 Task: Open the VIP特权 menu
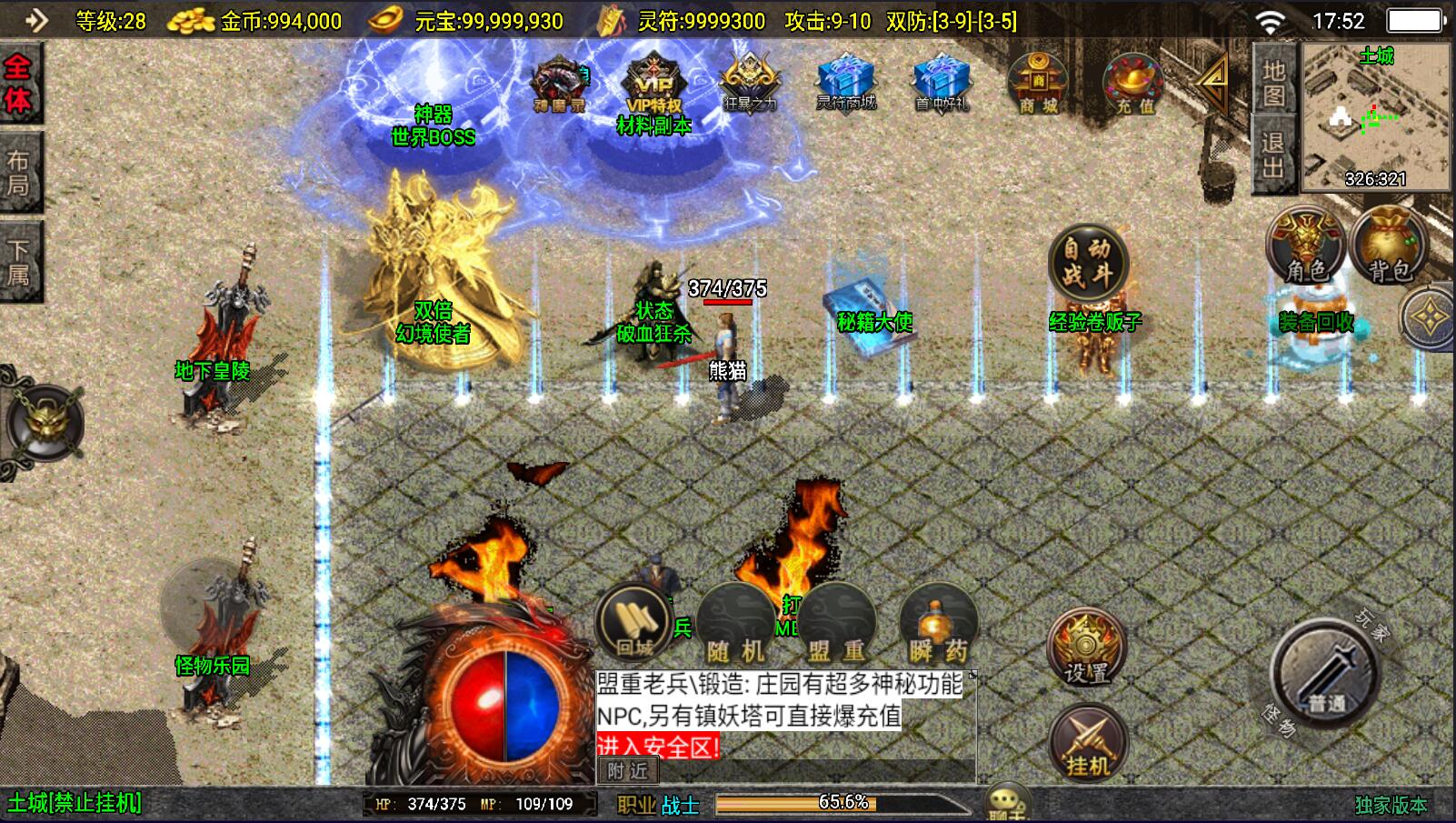pyautogui.click(x=653, y=84)
